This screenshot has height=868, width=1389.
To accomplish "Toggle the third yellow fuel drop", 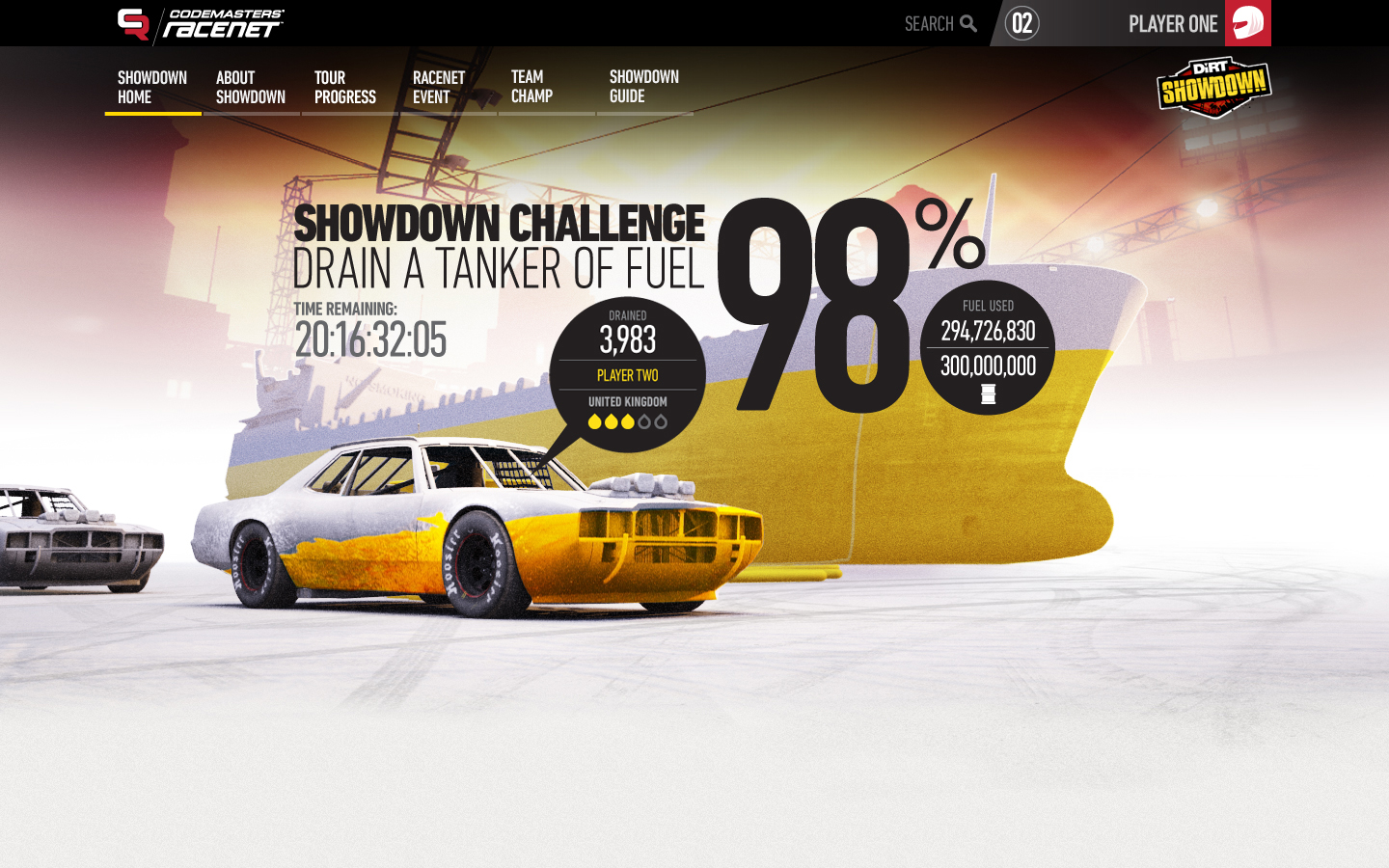I will [627, 421].
